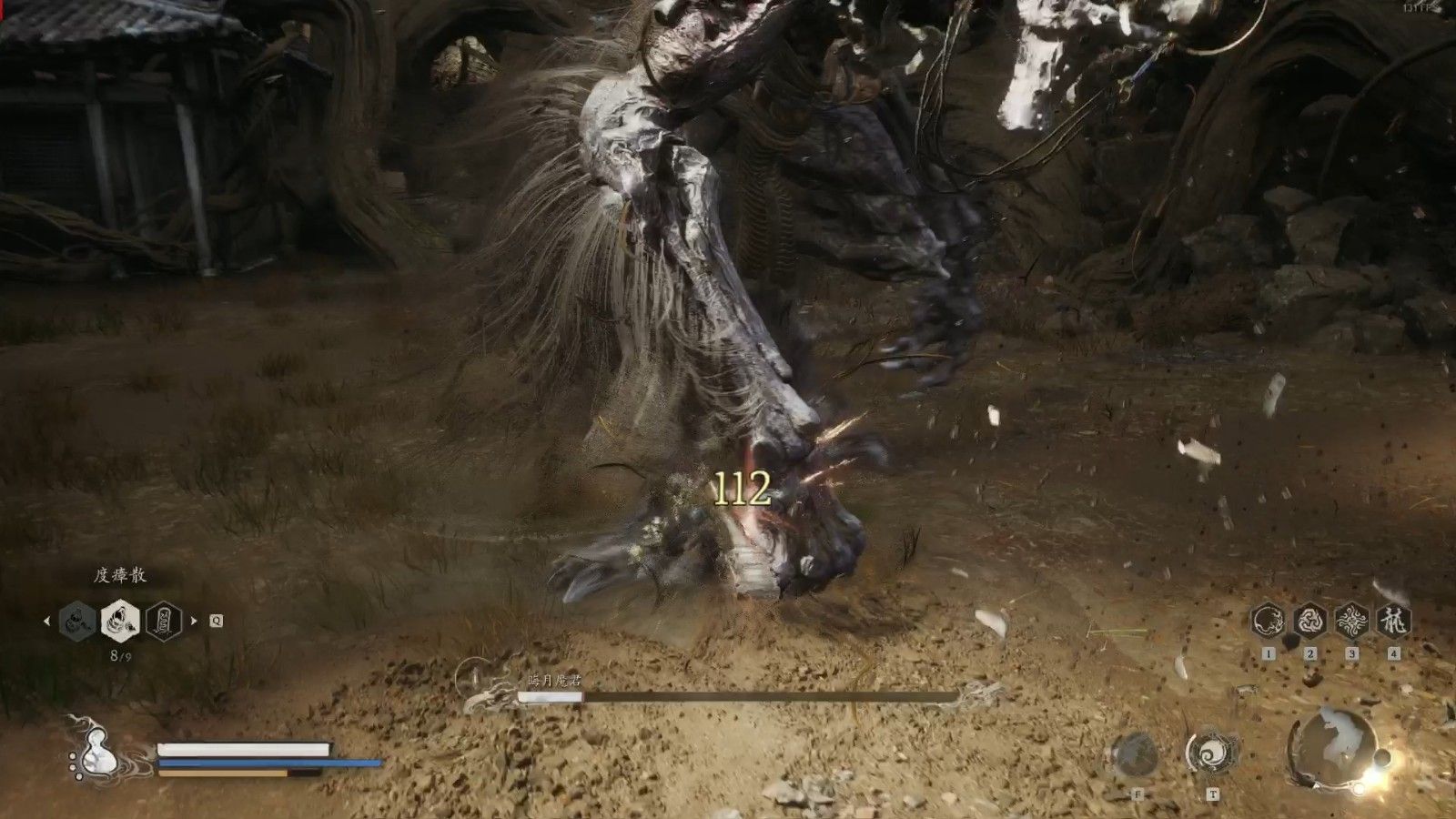Activate the circular swirl spell in slot 1
The height and width of the screenshot is (819, 1456).
(x=1269, y=622)
